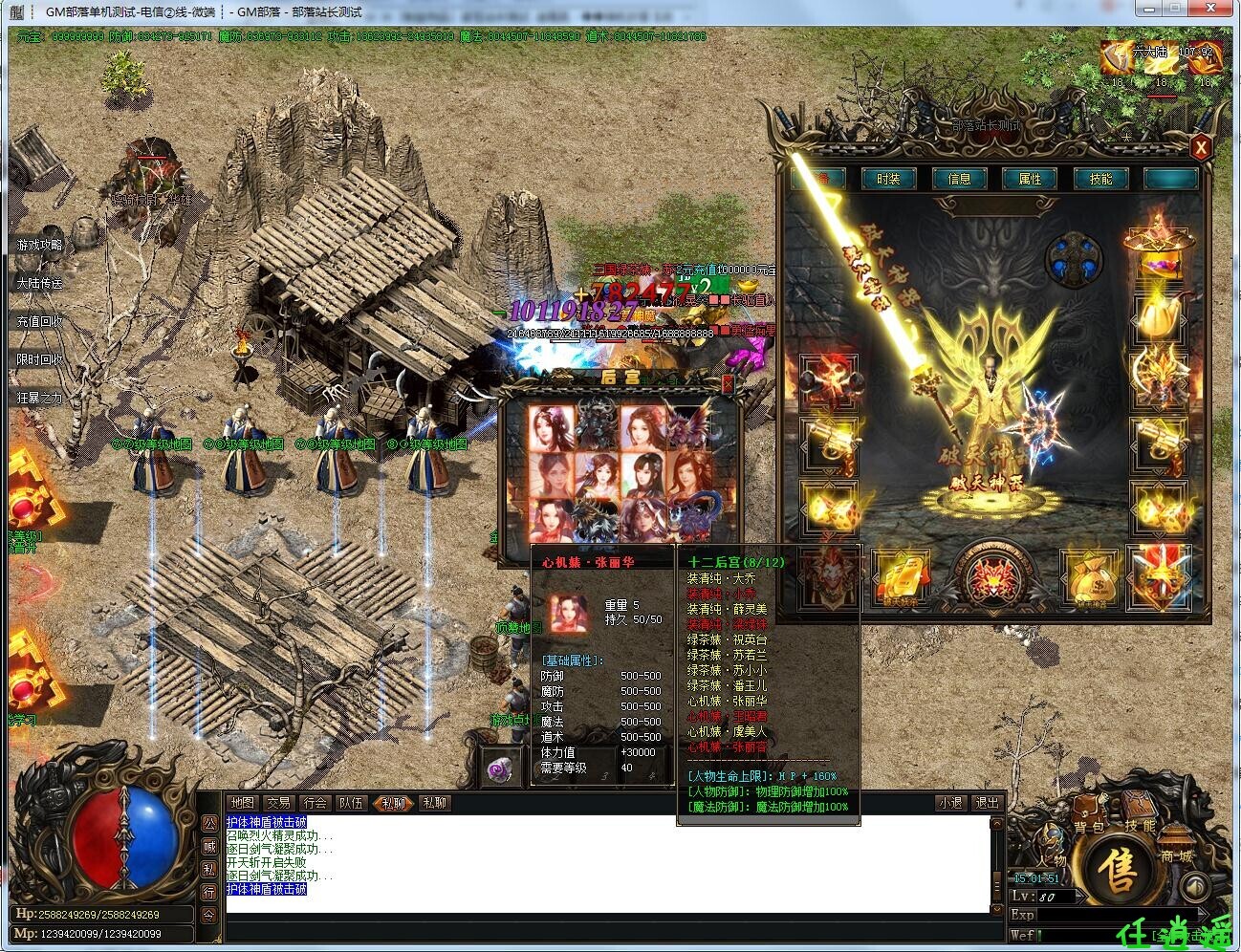This screenshot has width=1241, height=952.
Task: Open 游戏攻略 from left side menu
Action: tap(39, 246)
